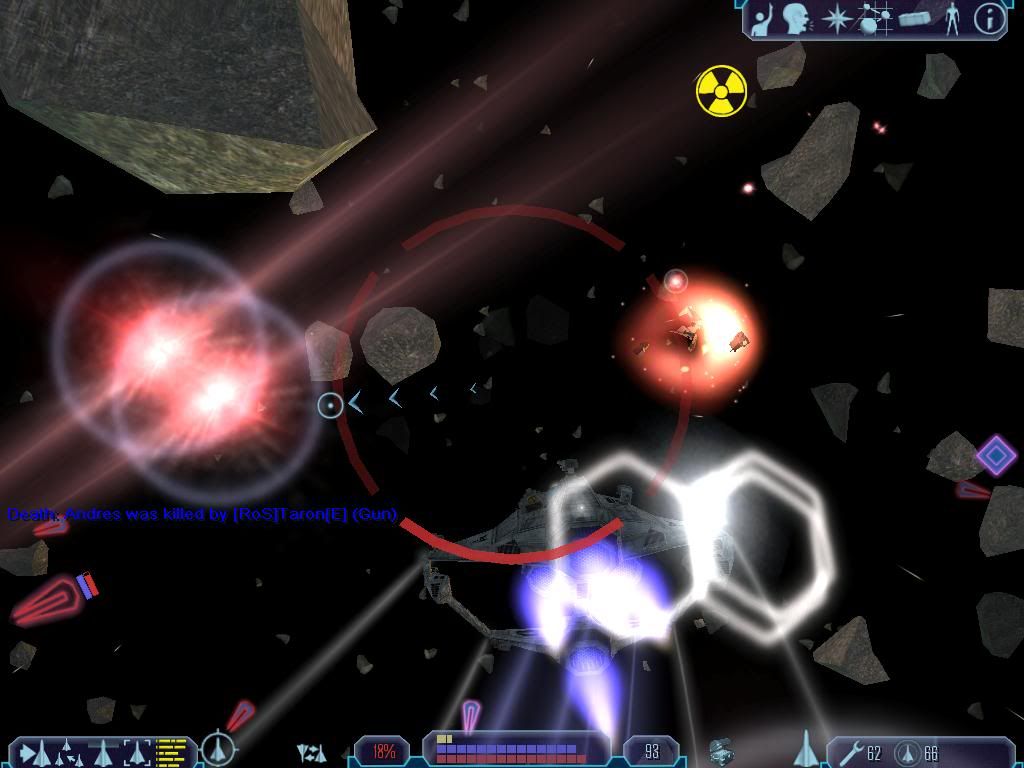Open the cargo inventory block icon
The height and width of the screenshot is (768, 1024).
click(x=914, y=18)
